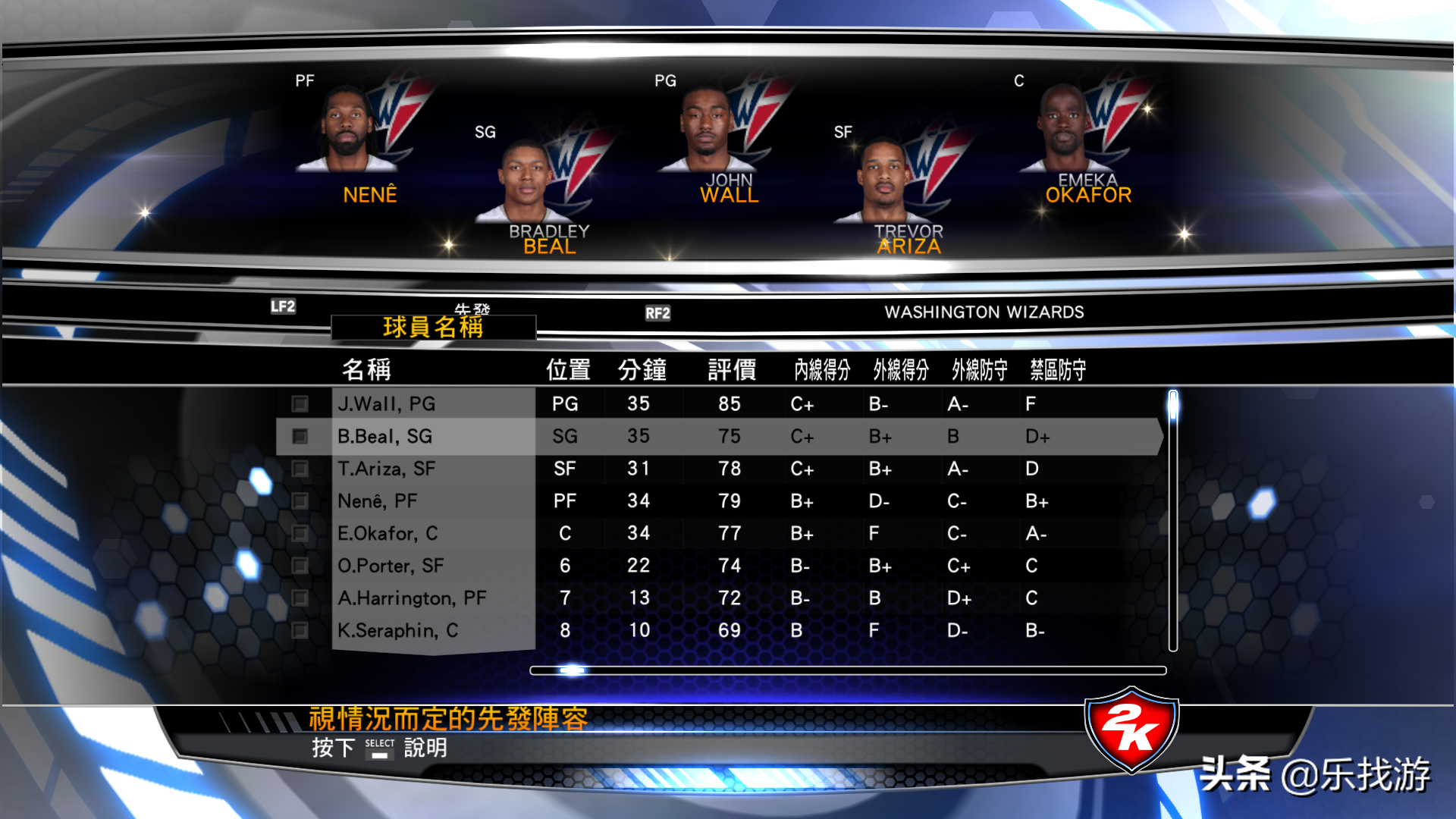This screenshot has height=819, width=1456.
Task: Open the 球員名稱 column selector
Action: (x=434, y=326)
